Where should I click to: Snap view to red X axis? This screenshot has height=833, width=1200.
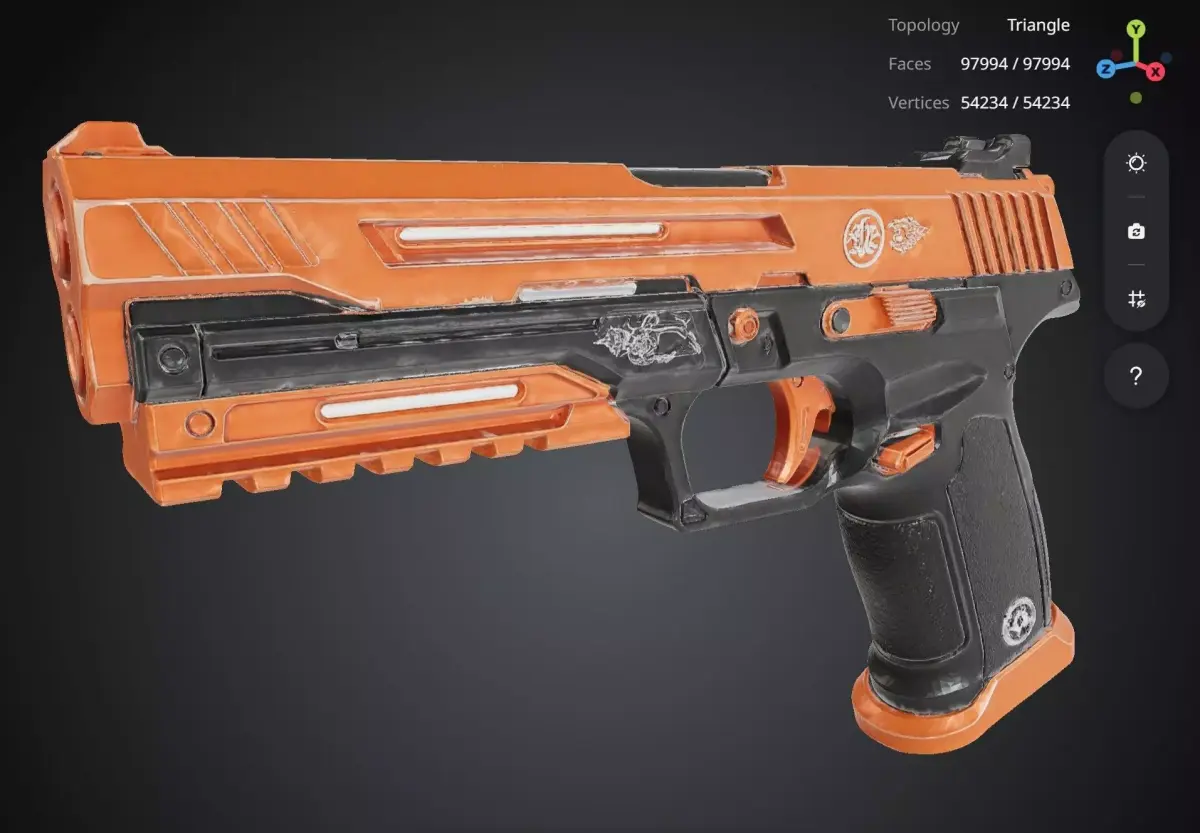pos(1156,71)
